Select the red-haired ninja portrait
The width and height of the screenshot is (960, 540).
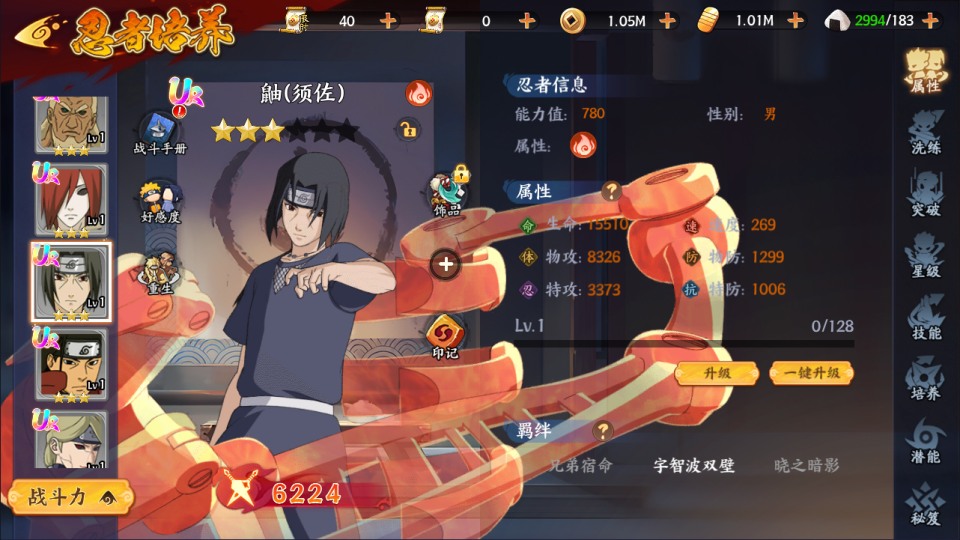click(72, 202)
